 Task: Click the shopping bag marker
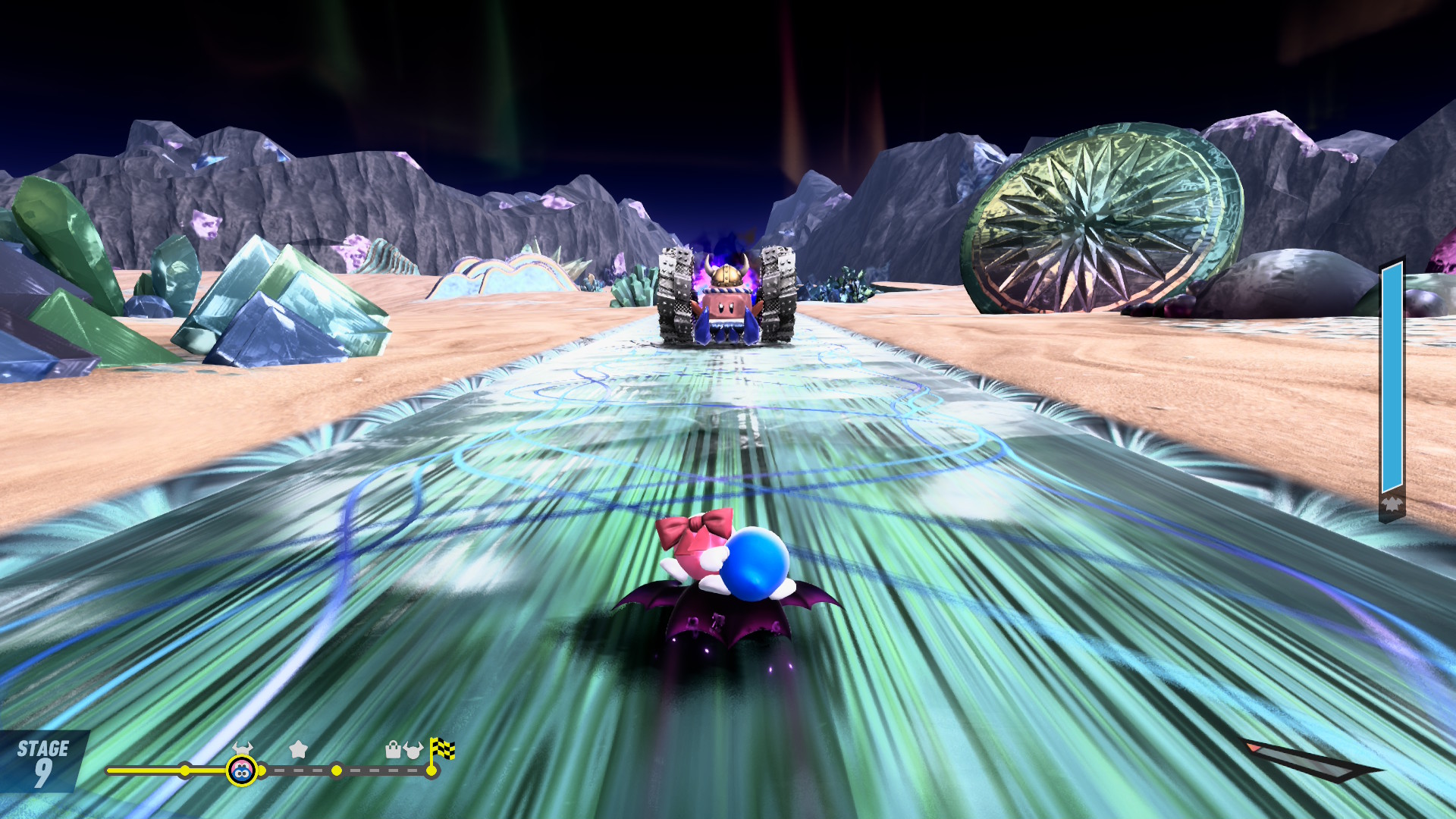[x=393, y=750]
